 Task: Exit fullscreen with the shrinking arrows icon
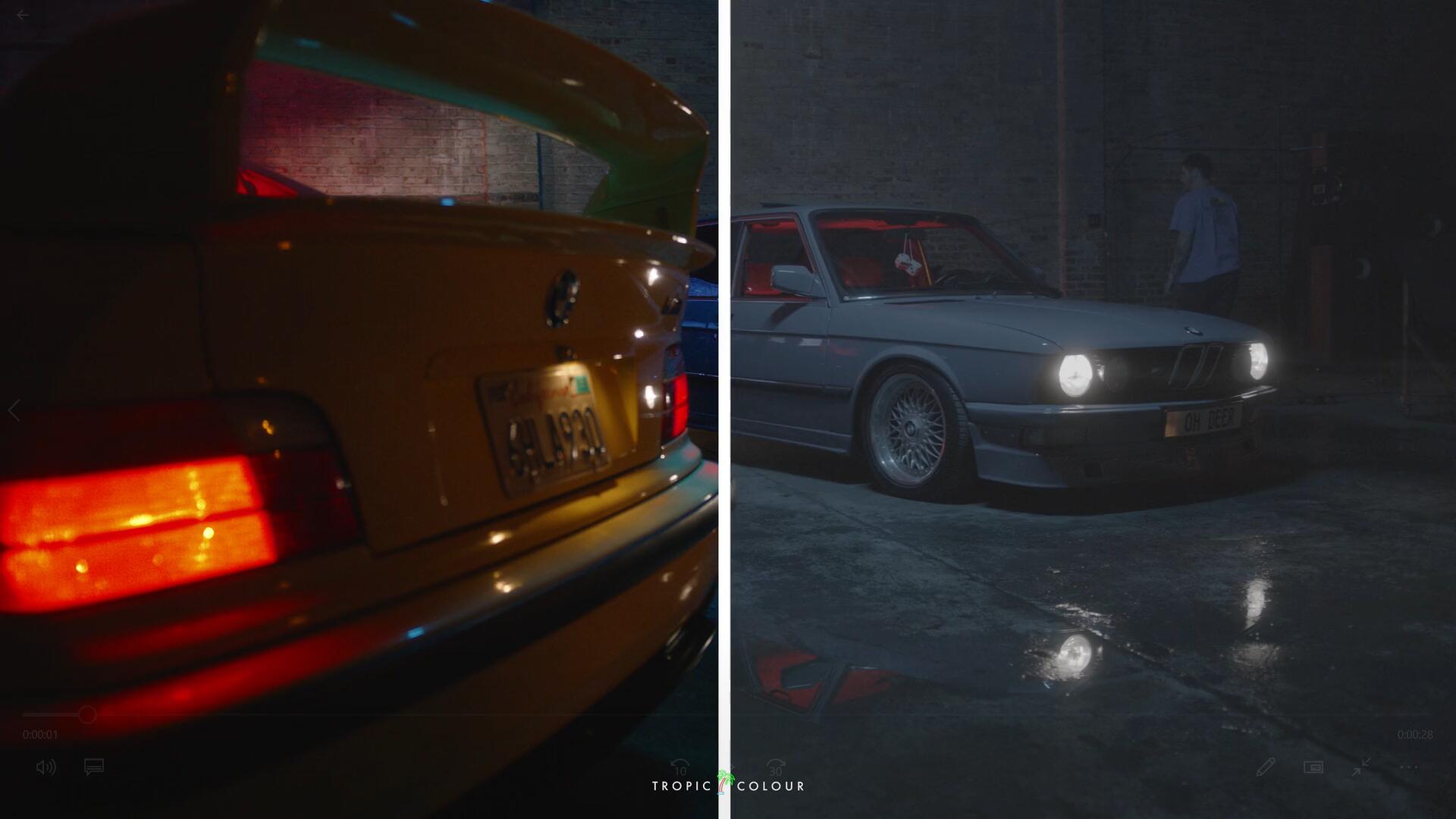1360,767
